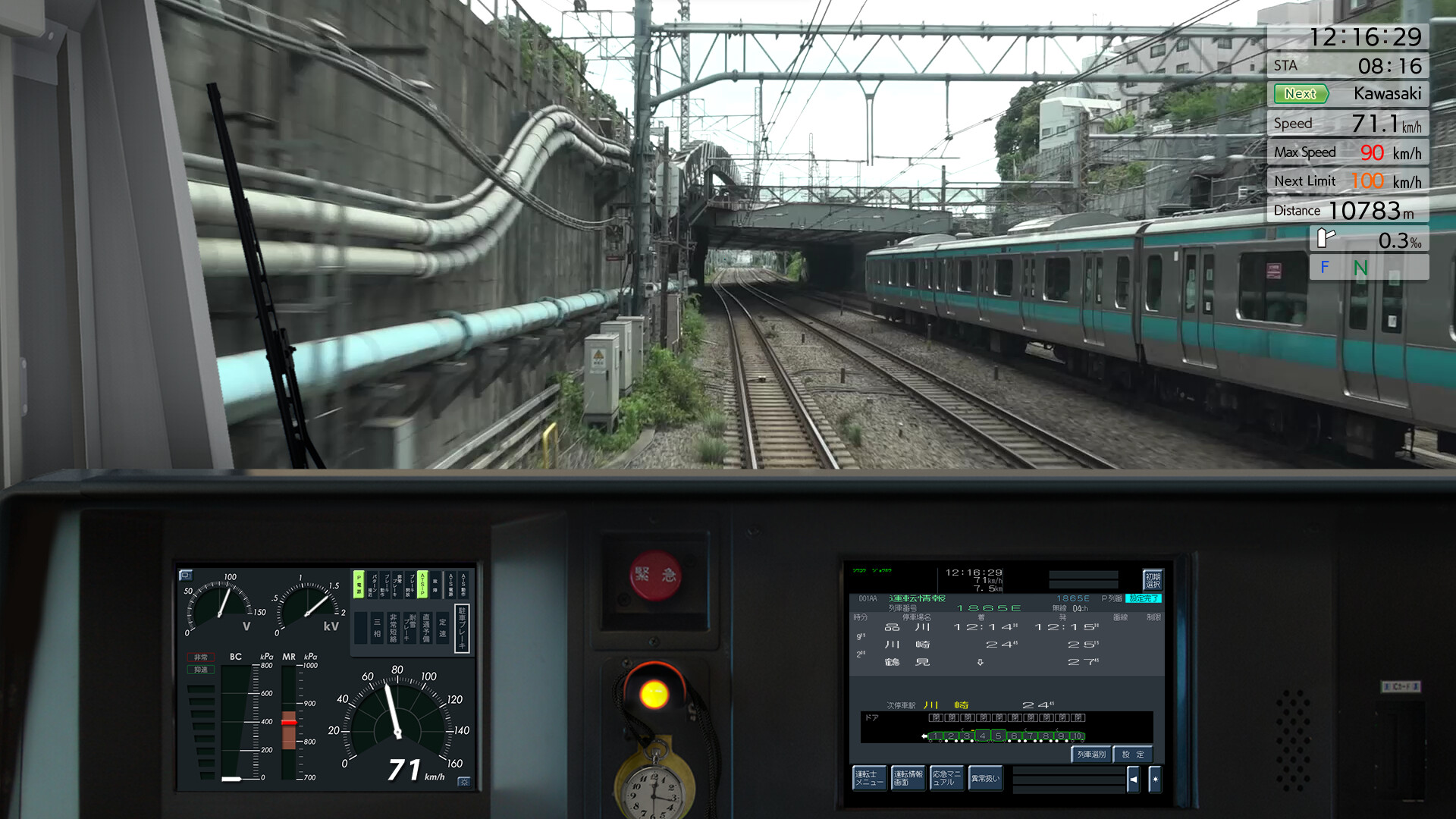
Task: Open the 運転士メニュー driver menu
Action: (x=869, y=779)
